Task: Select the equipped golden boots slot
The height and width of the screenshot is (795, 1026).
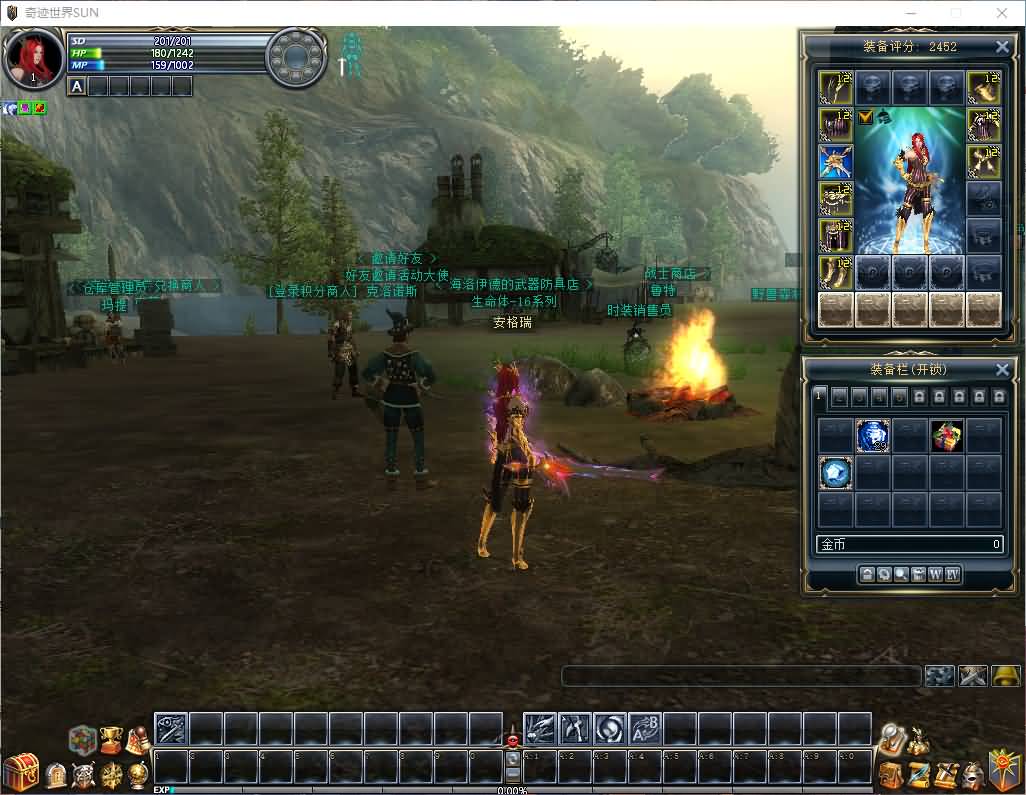Action: pyautogui.click(x=835, y=272)
